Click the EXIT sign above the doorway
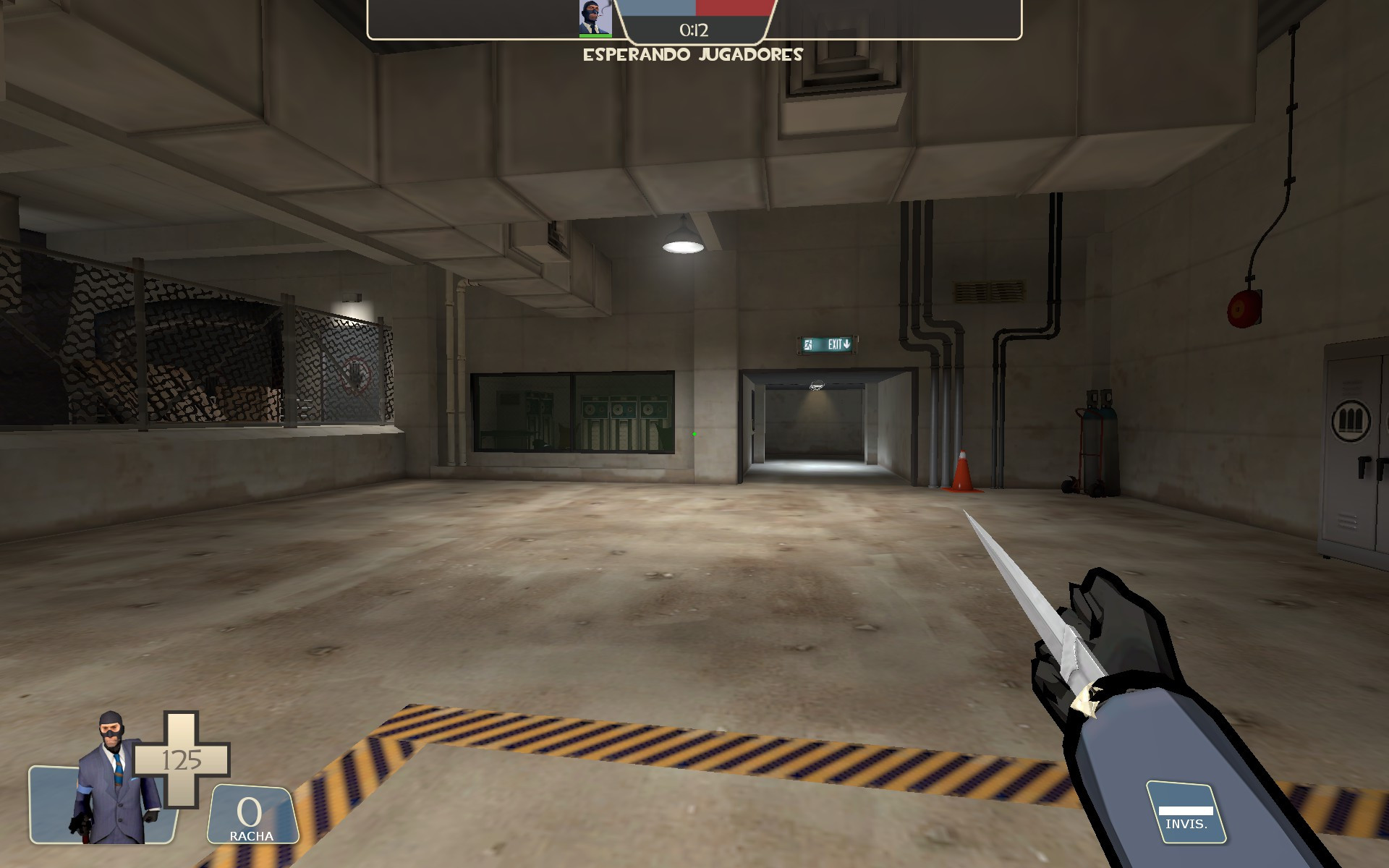 (828, 346)
